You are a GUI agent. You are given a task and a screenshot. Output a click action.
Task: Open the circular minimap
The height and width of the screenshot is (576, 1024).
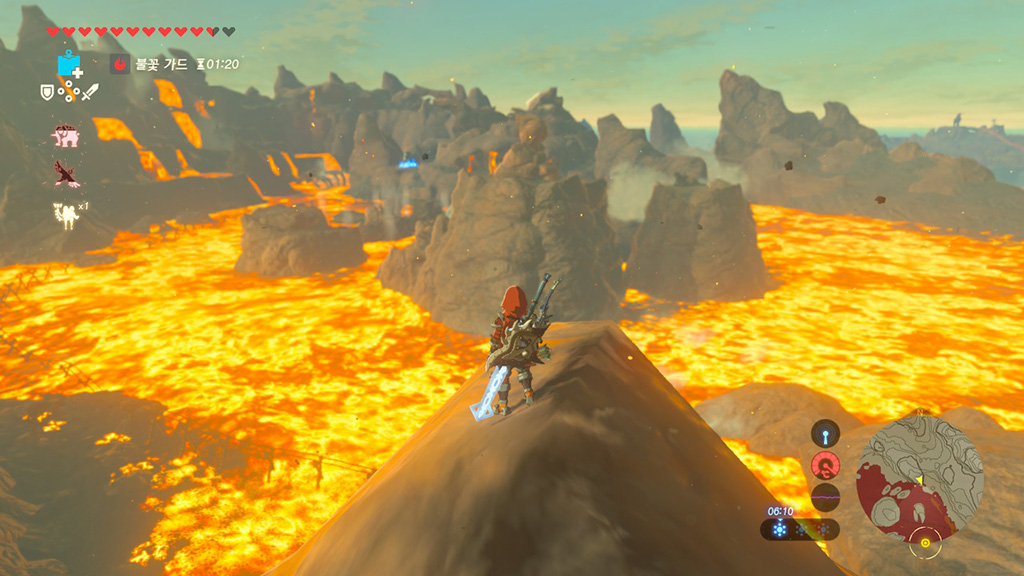tap(920, 479)
